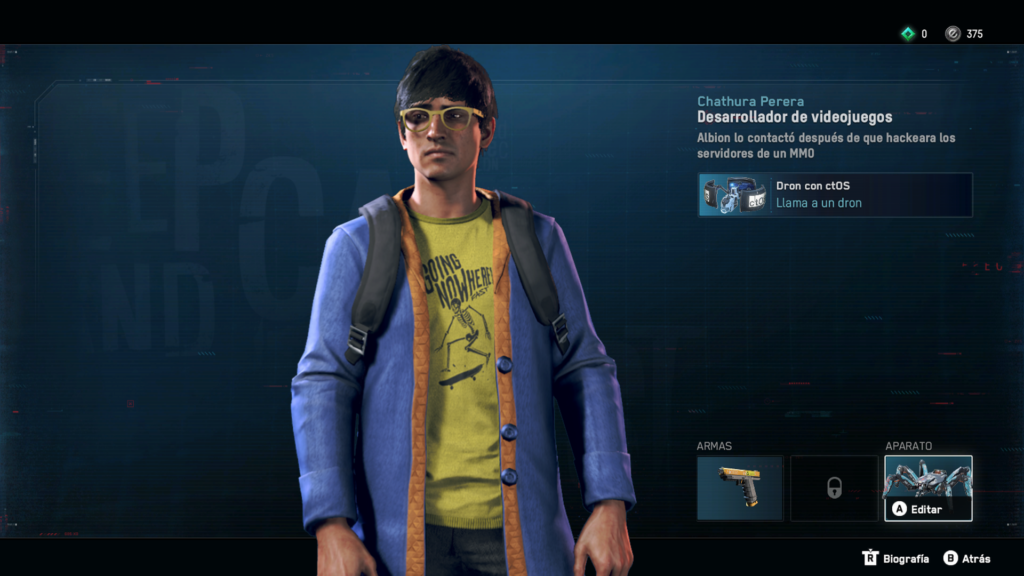The height and width of the screenshot is (576, 1024).
Task: Open the Biografía character biography
Action: [896, 558]
